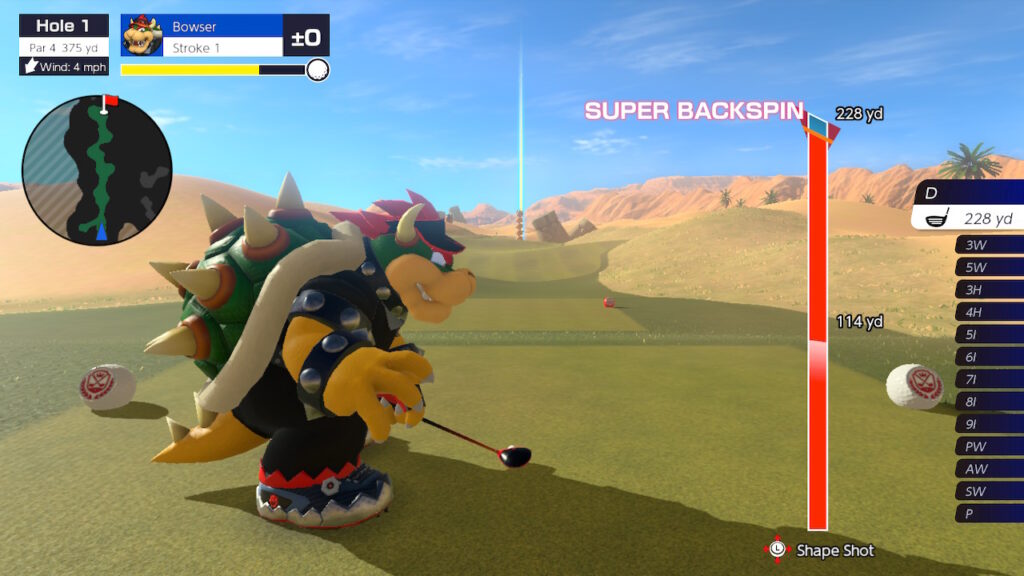The image size is (1024, 576).
Task: Pick the 3H hybrid club
Action: point(989,290)
